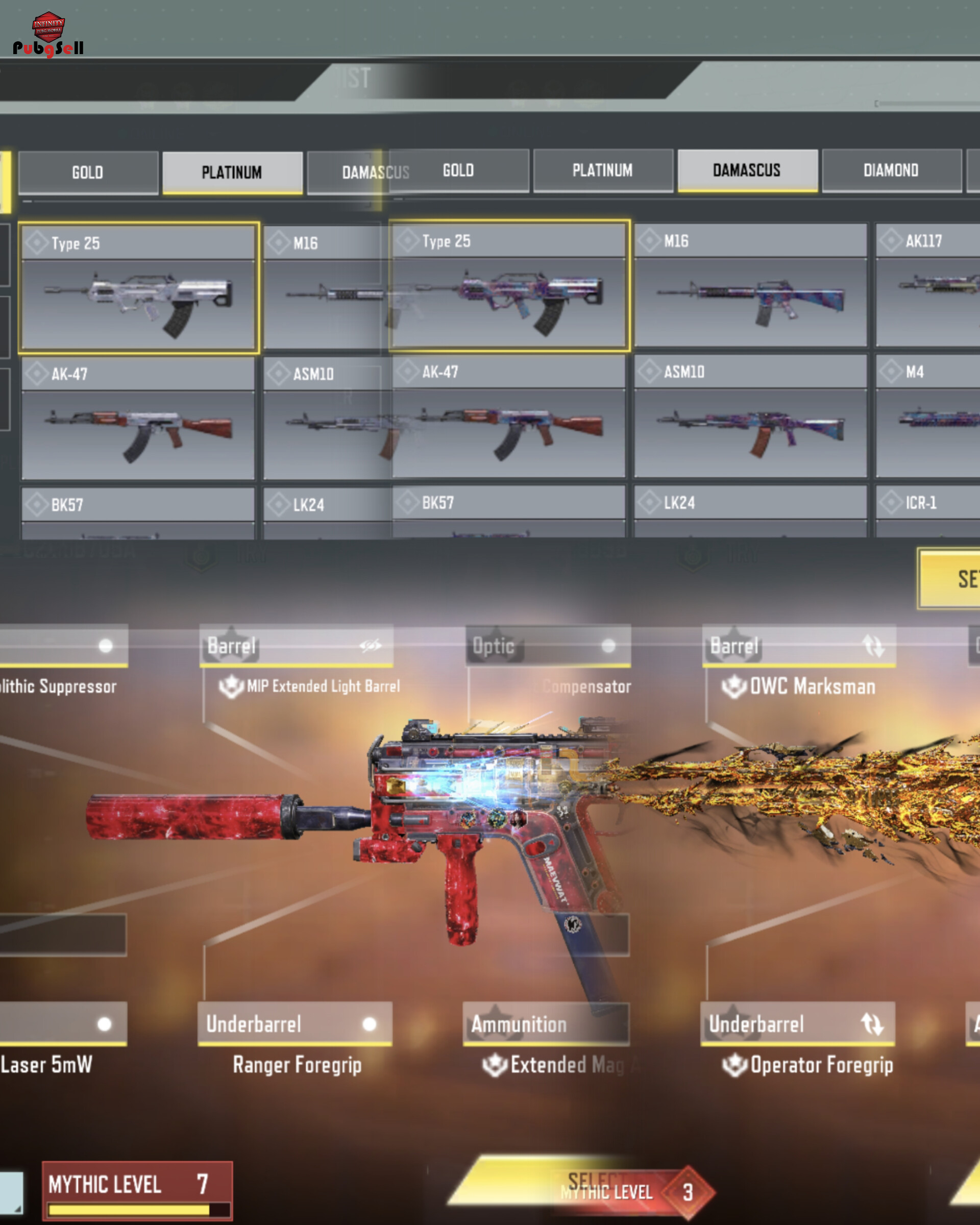Open the Optic attachment slot

point(548,646)
